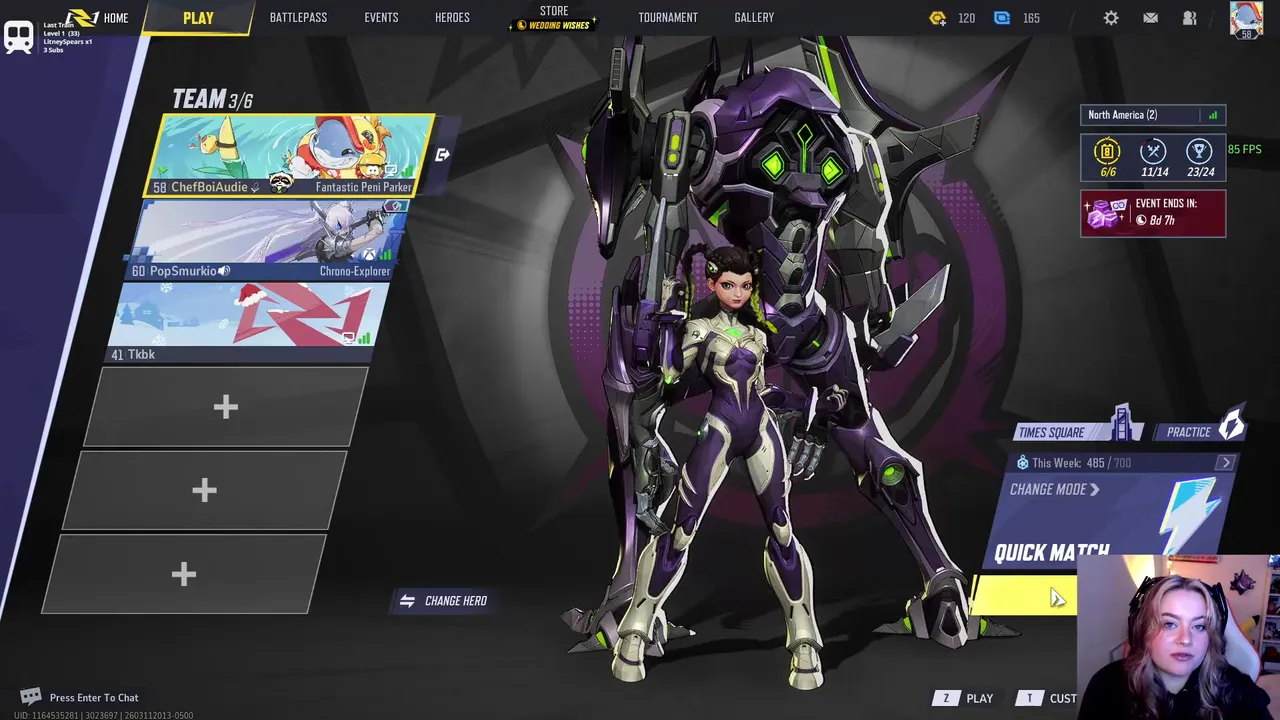Leave the team using the exit icon
Image resolution: width=1280 pixels, height=720 pixels.
[x=442, y=155]
